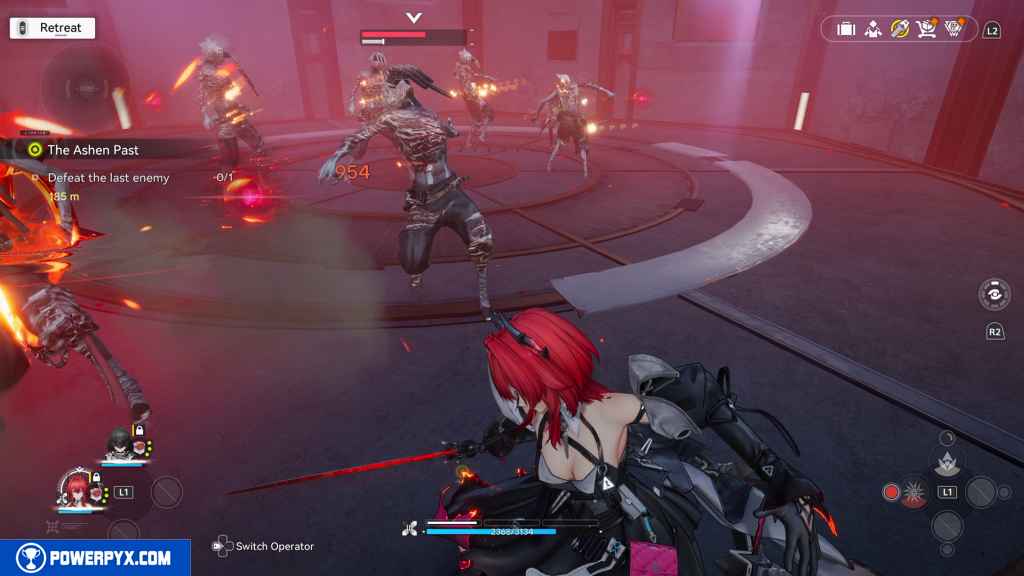Tap the eye scan mode icon
This screenshot has width=1024, height=576.
993,296
